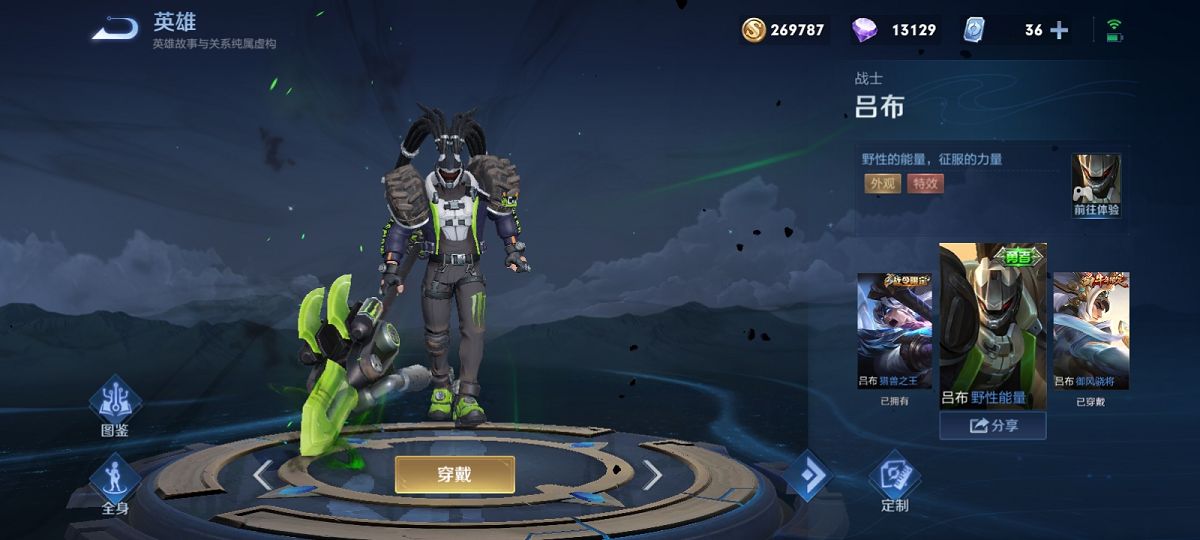Share the skin with the 分享 button
The height and width of the screenshot is (540, 1200).
pyautogui.click(x=993, y=426)
